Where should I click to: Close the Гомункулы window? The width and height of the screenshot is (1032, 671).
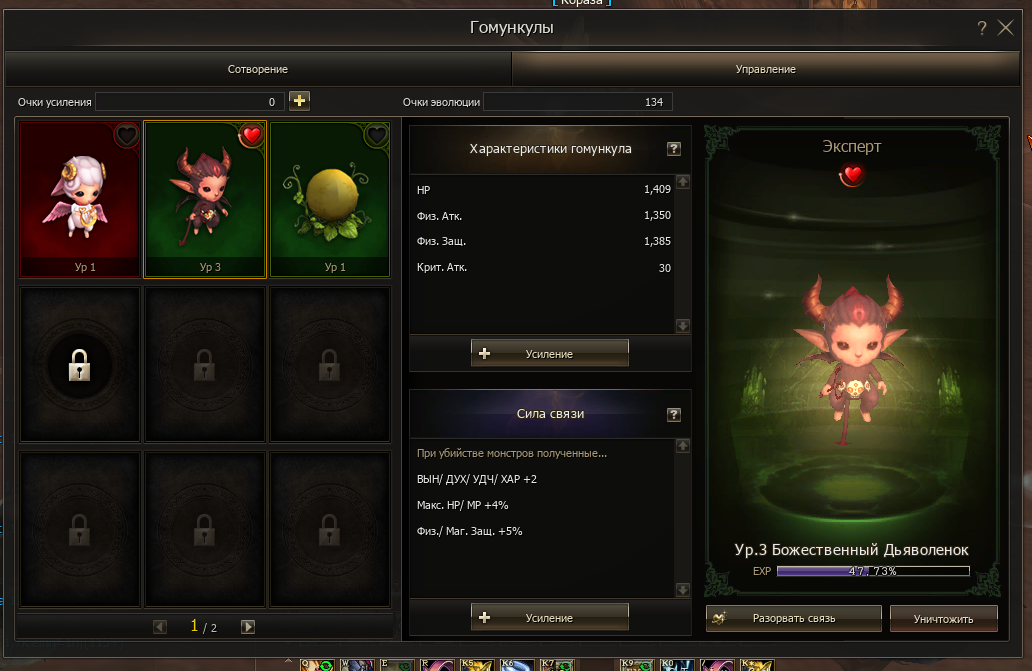pos(1006,28)
